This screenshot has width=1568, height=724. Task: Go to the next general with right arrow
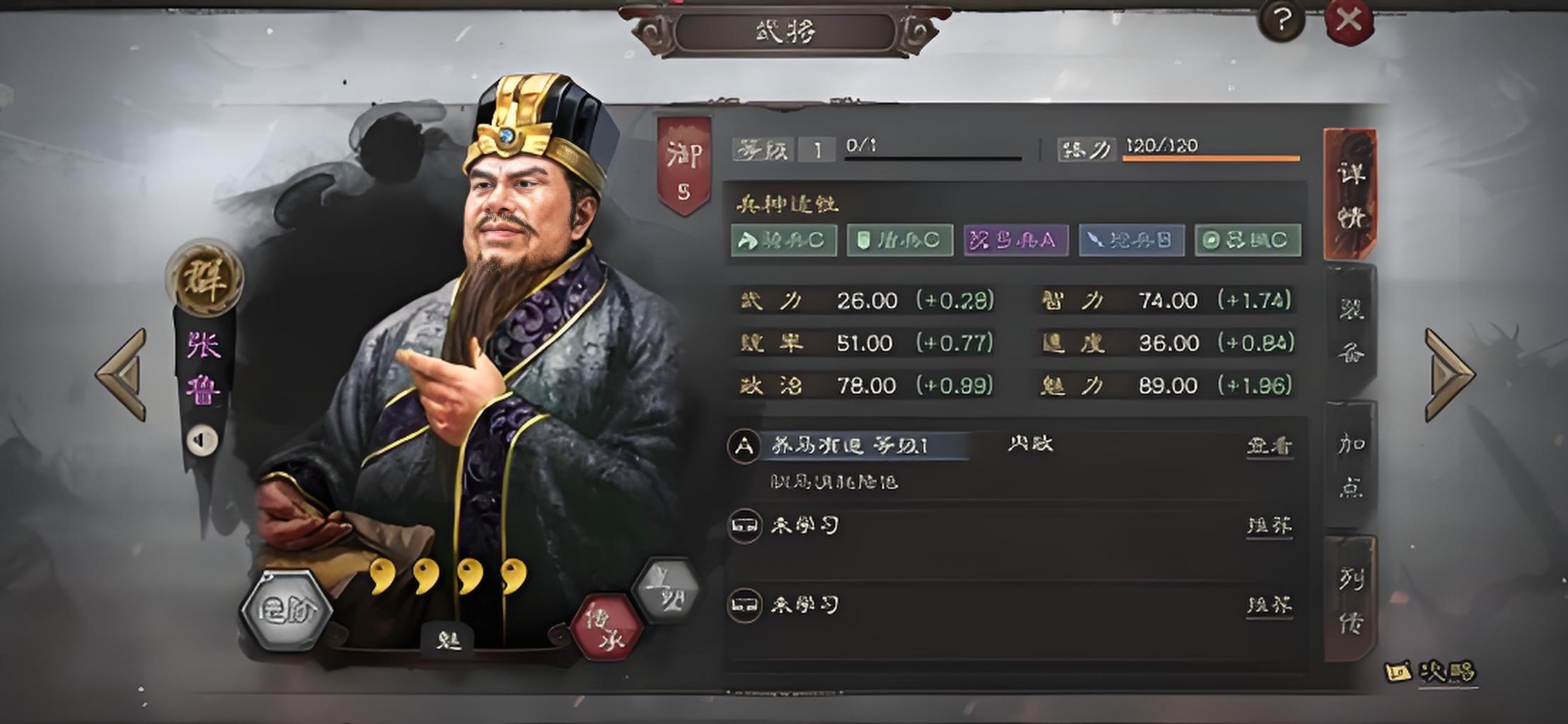click(1448, 374)
